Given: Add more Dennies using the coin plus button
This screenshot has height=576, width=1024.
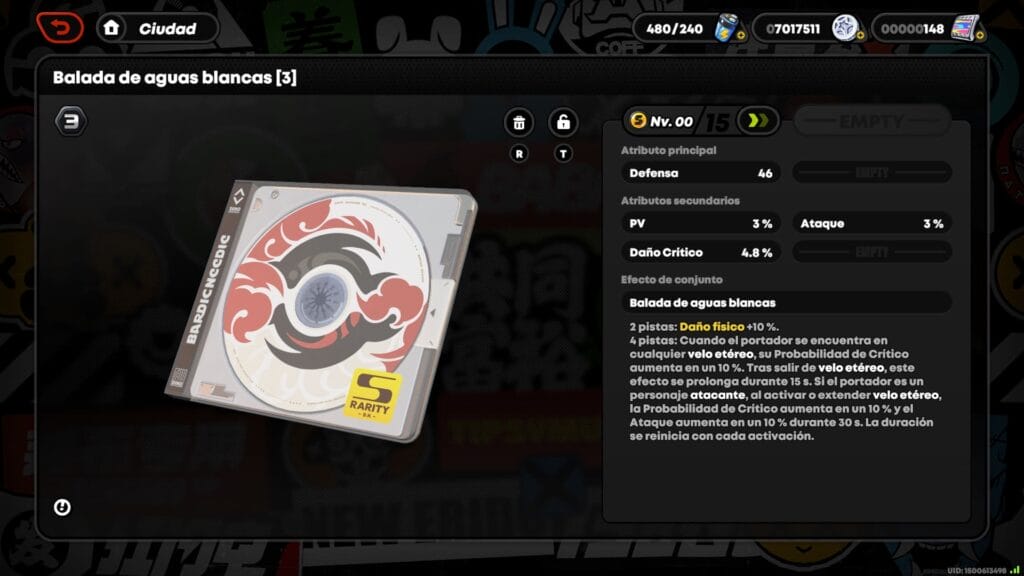Looking at the screenshot, I should tap(859, 36).
